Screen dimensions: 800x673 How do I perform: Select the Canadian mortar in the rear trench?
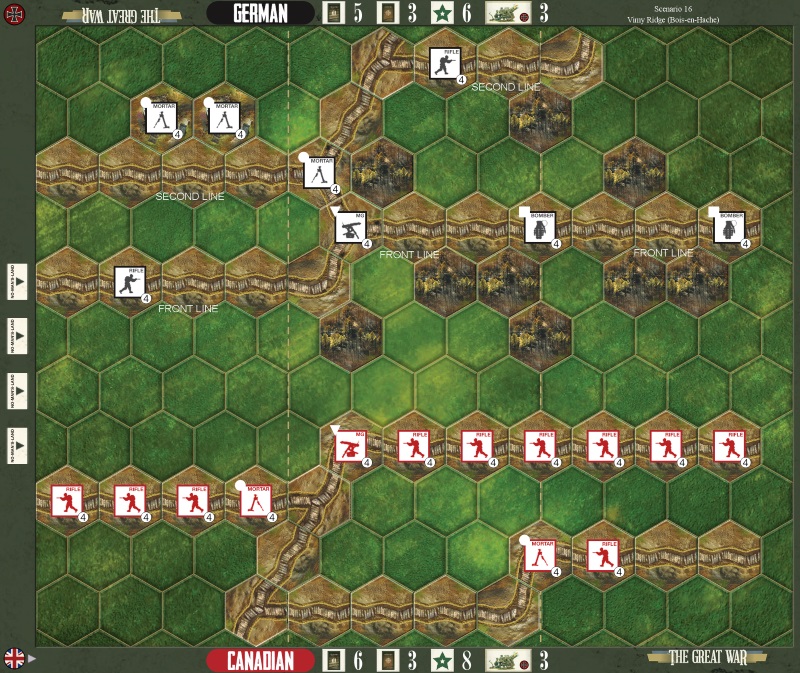(540, 555)
